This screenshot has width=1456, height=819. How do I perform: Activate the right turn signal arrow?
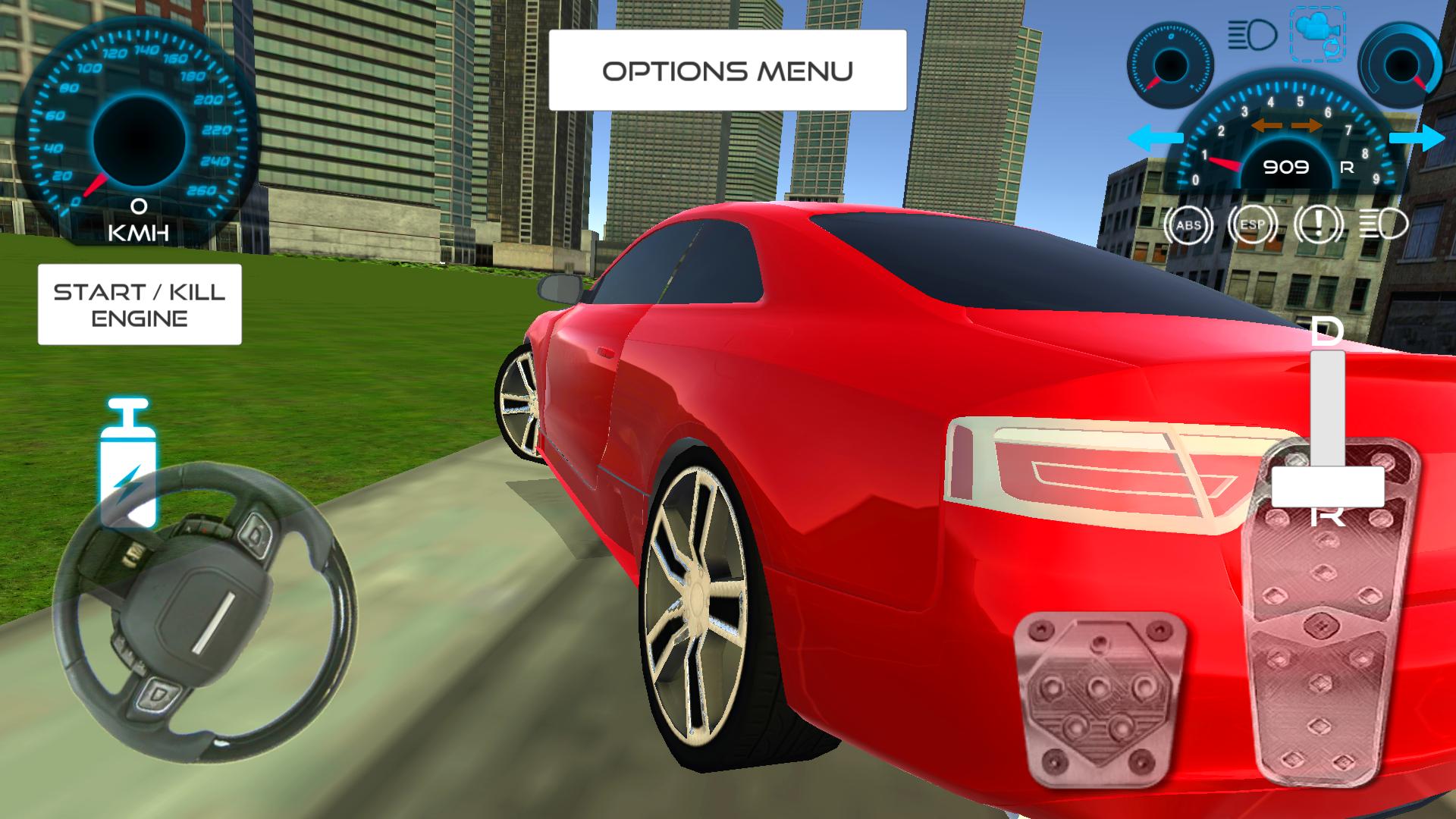pyautogui.click(x=1417, y=138)
